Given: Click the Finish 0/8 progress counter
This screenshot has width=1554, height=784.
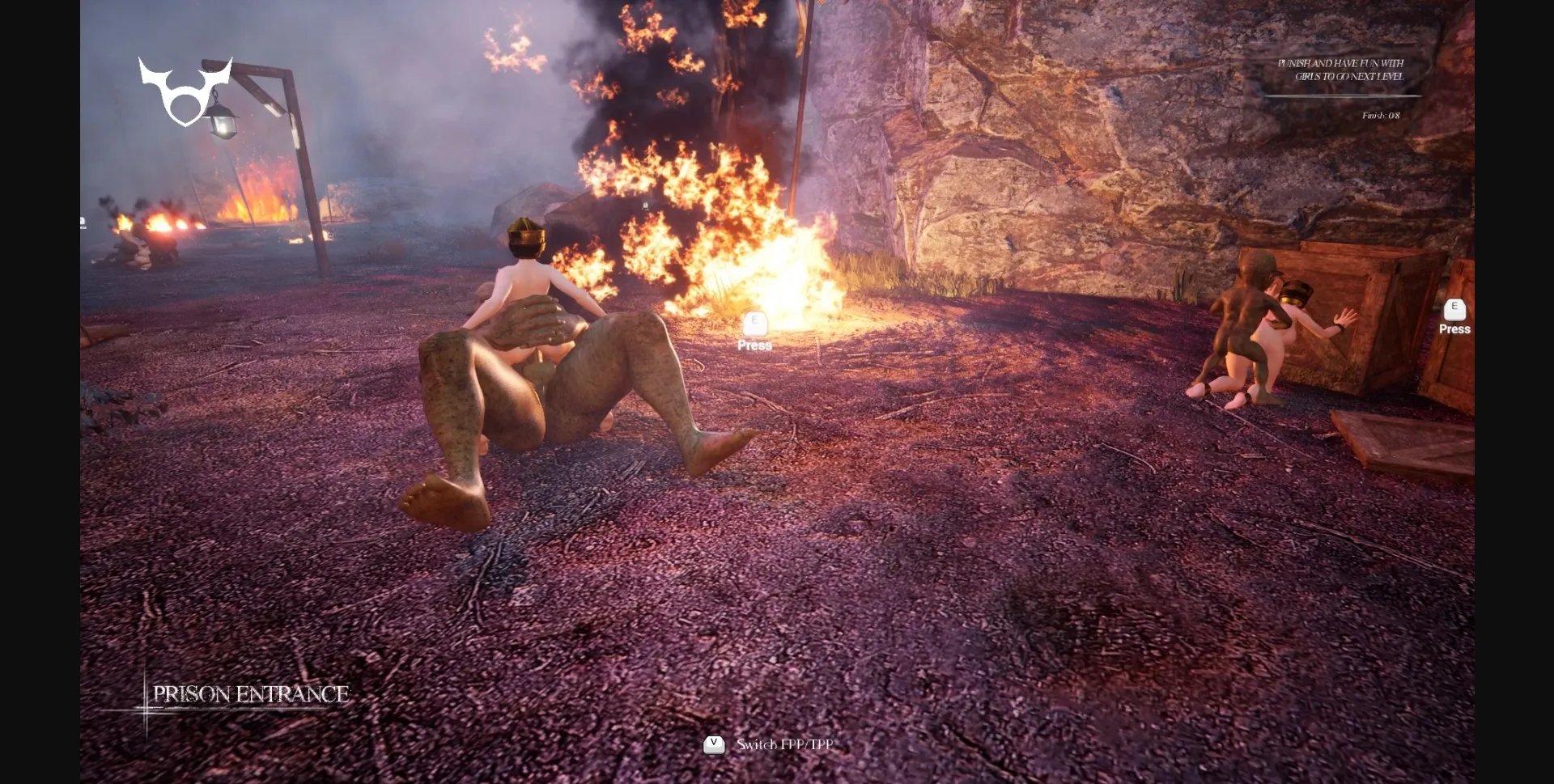Looking at the screenshot, I should pos(1380,116).
